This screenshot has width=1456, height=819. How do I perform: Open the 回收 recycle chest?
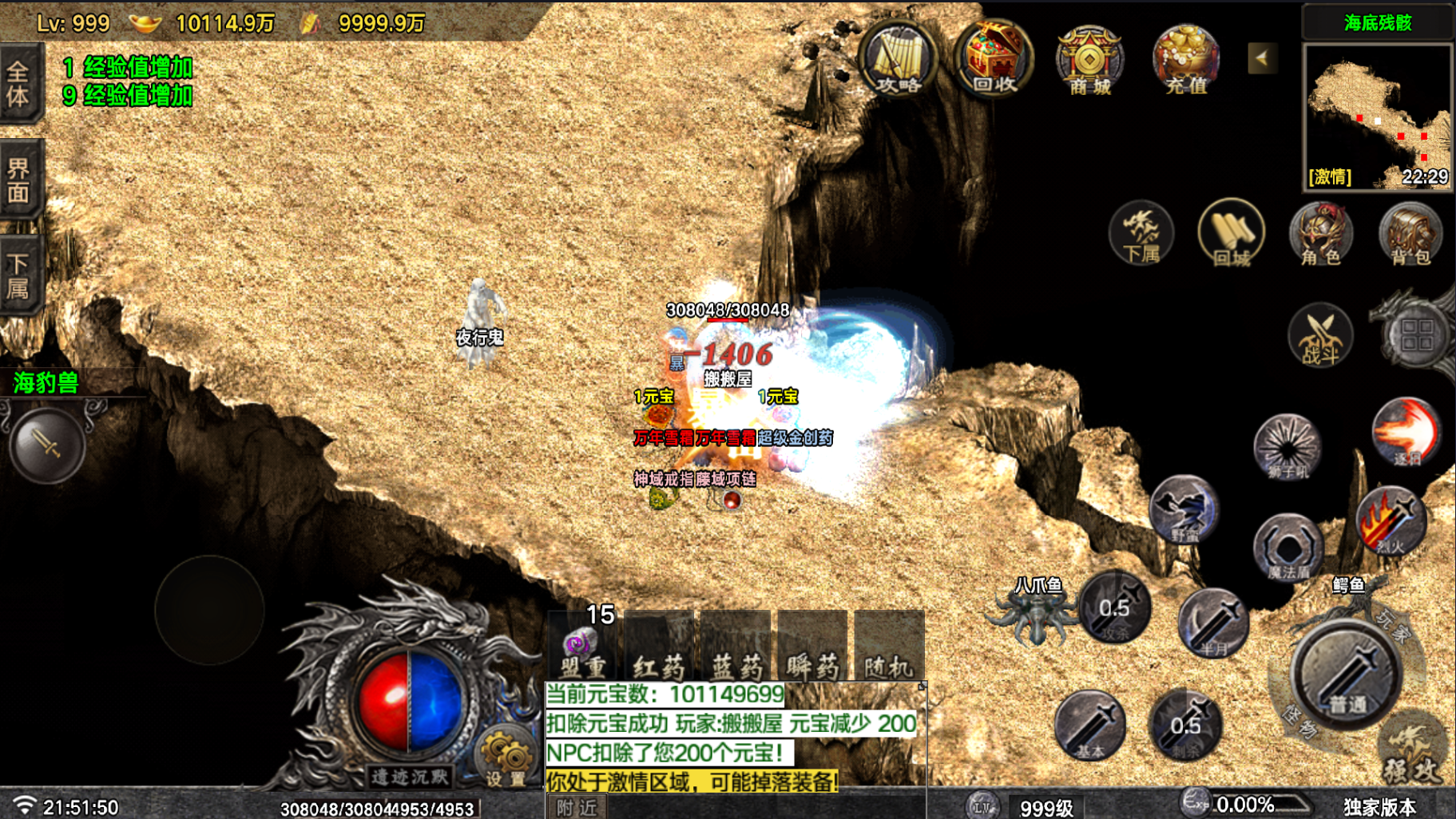pos(994,61)
